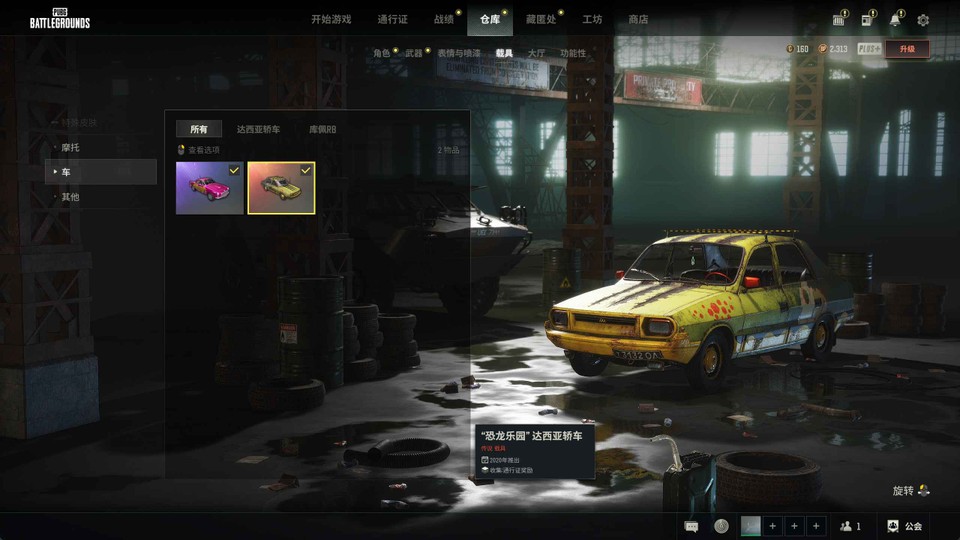The width and height of the screenshot is (960, 540).
Task: Switch to the 角色 character tab
Action: 382,53
